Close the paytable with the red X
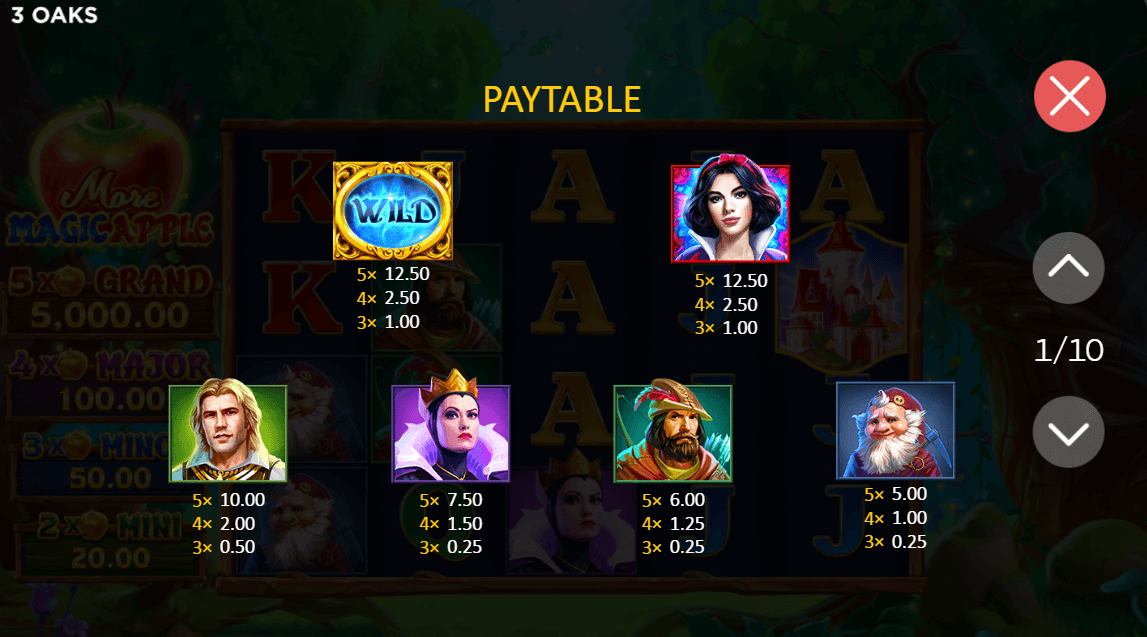 1069,97
